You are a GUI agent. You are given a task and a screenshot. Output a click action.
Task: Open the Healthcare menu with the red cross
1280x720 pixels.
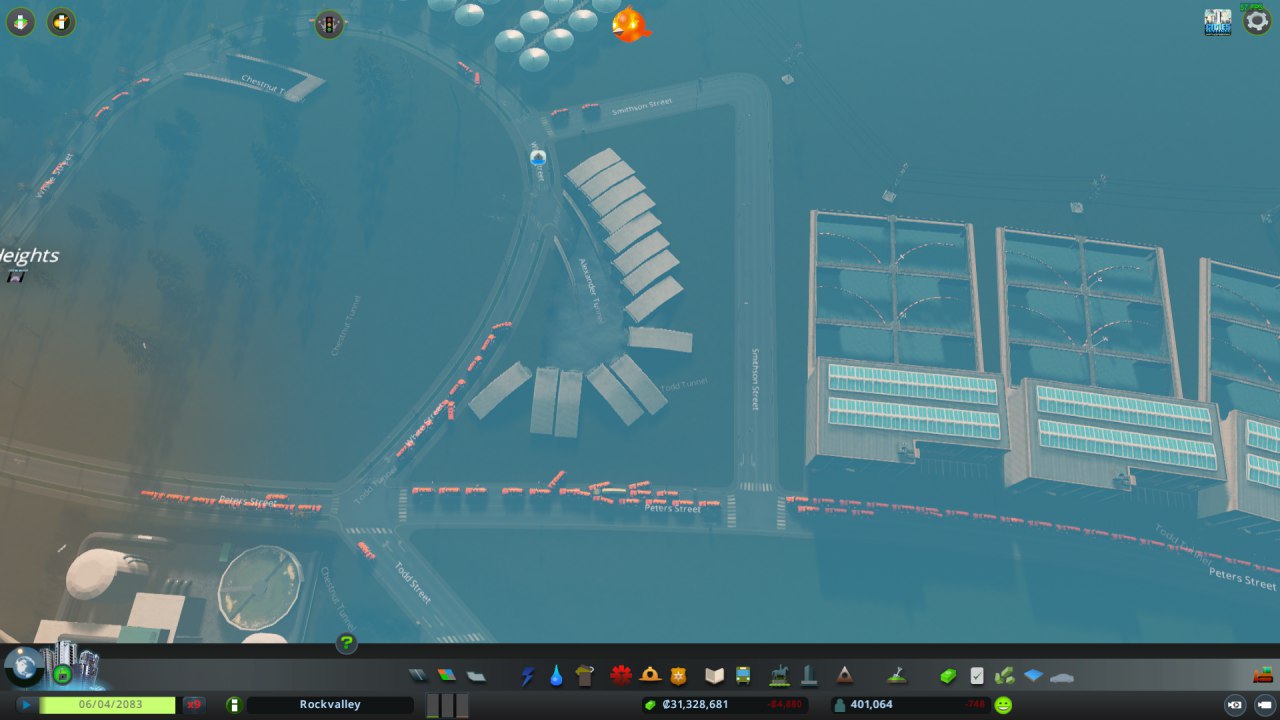621,676
